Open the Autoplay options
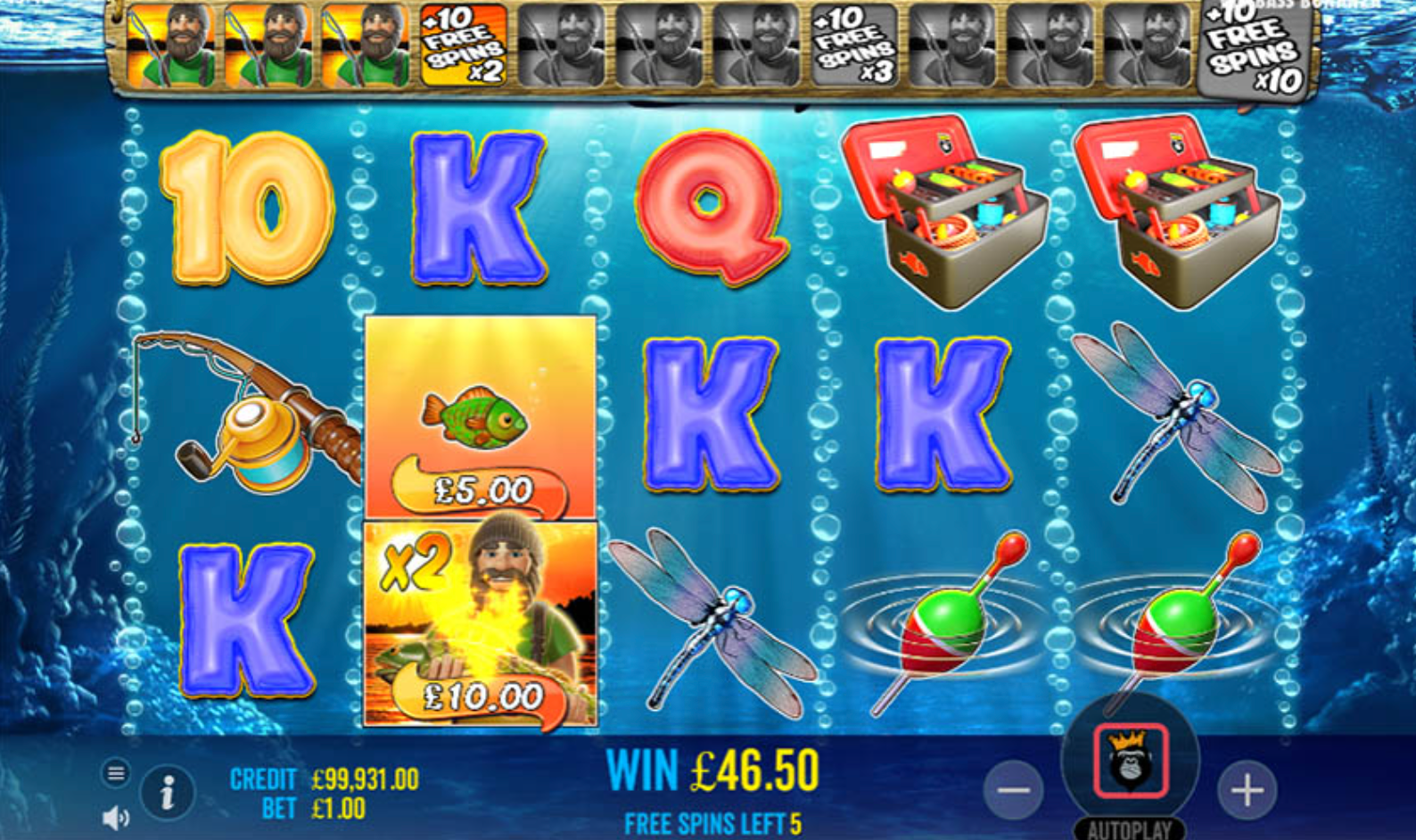 coord(1130,828)
